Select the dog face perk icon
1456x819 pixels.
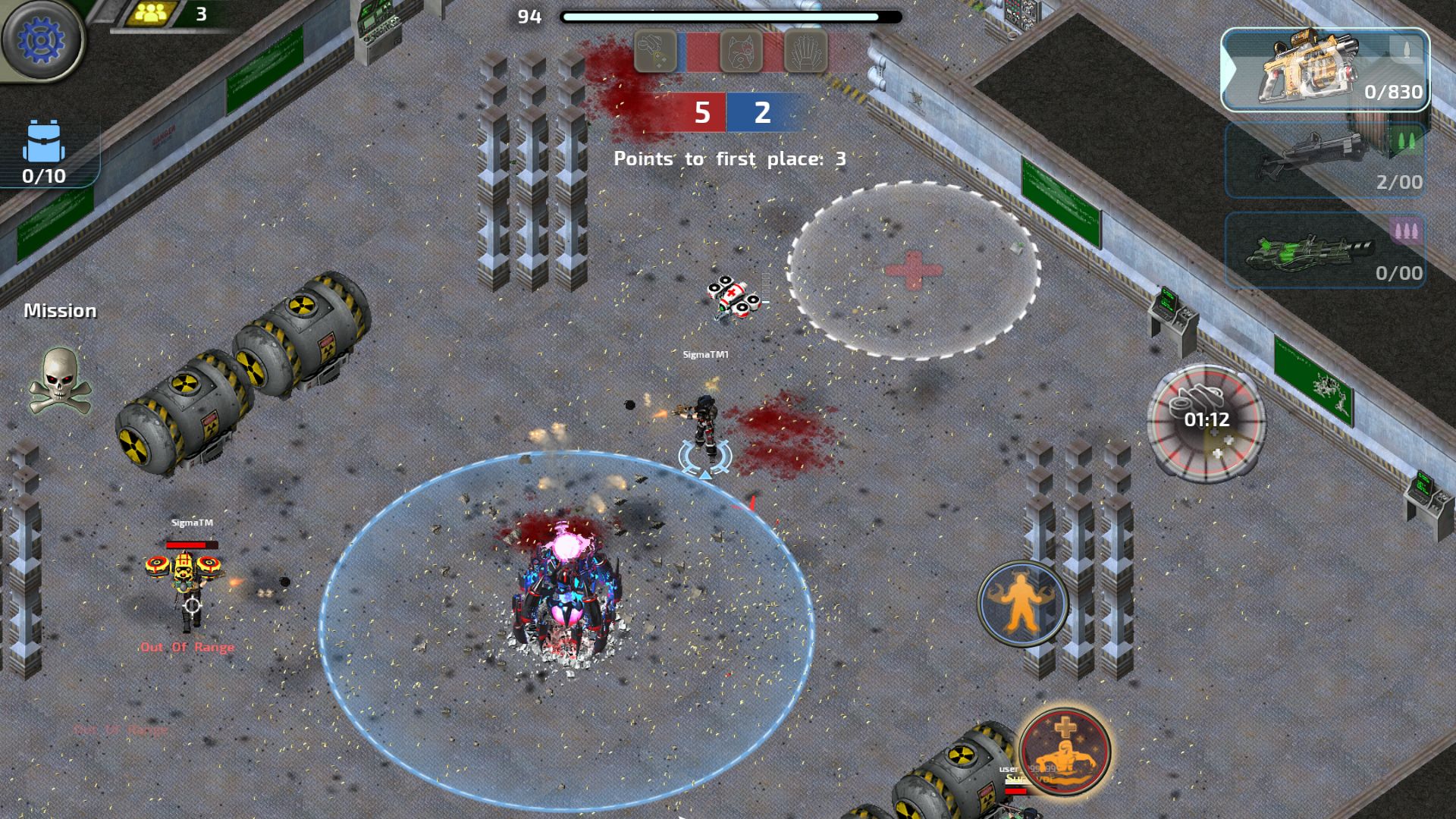pos(740,52)
